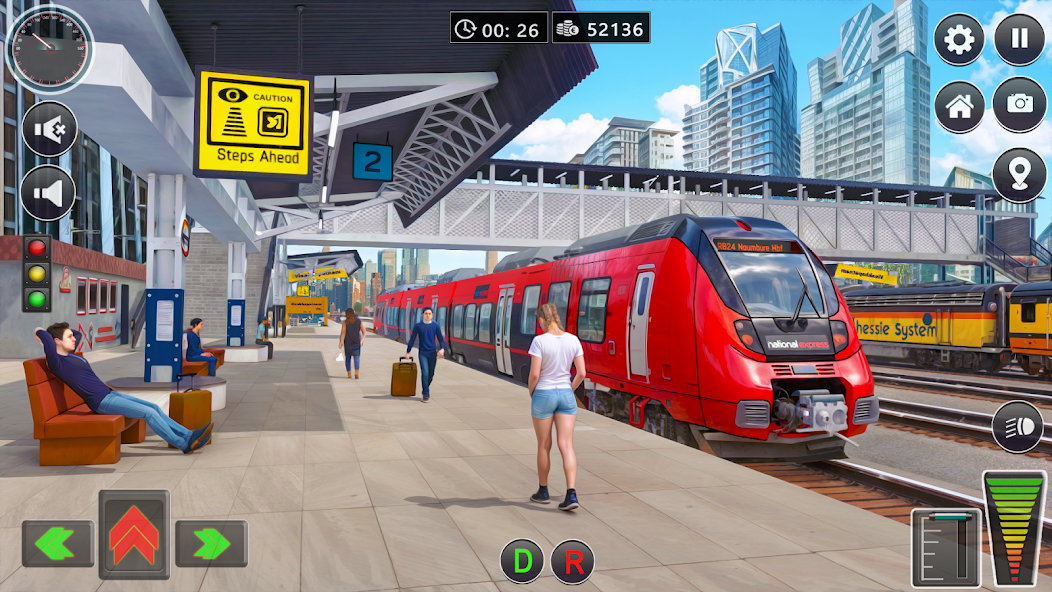Apply the brake lever
Screen dimensions: 1052x592
click(945, 547)
